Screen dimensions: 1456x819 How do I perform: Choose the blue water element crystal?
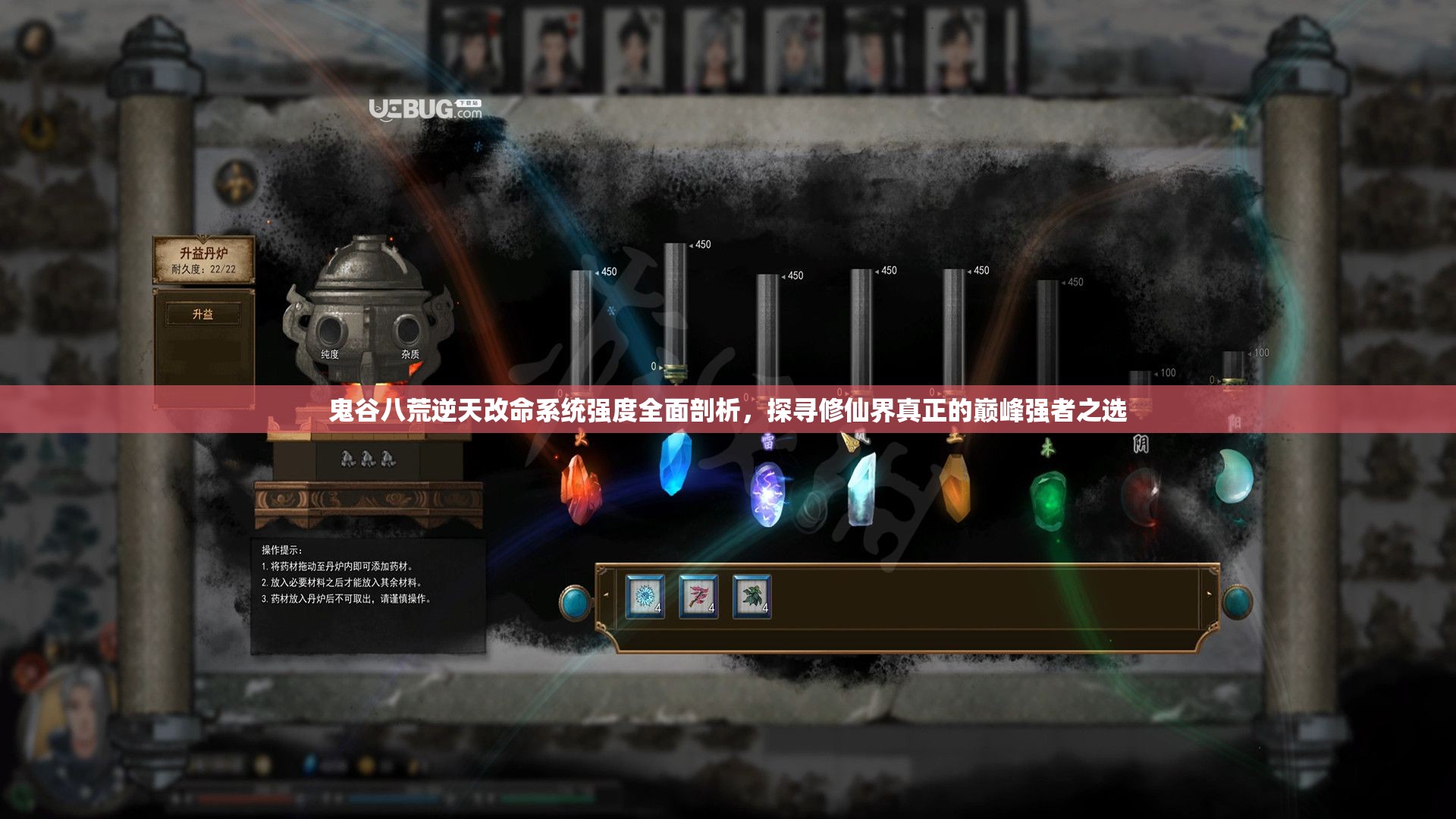pos(674,463)
